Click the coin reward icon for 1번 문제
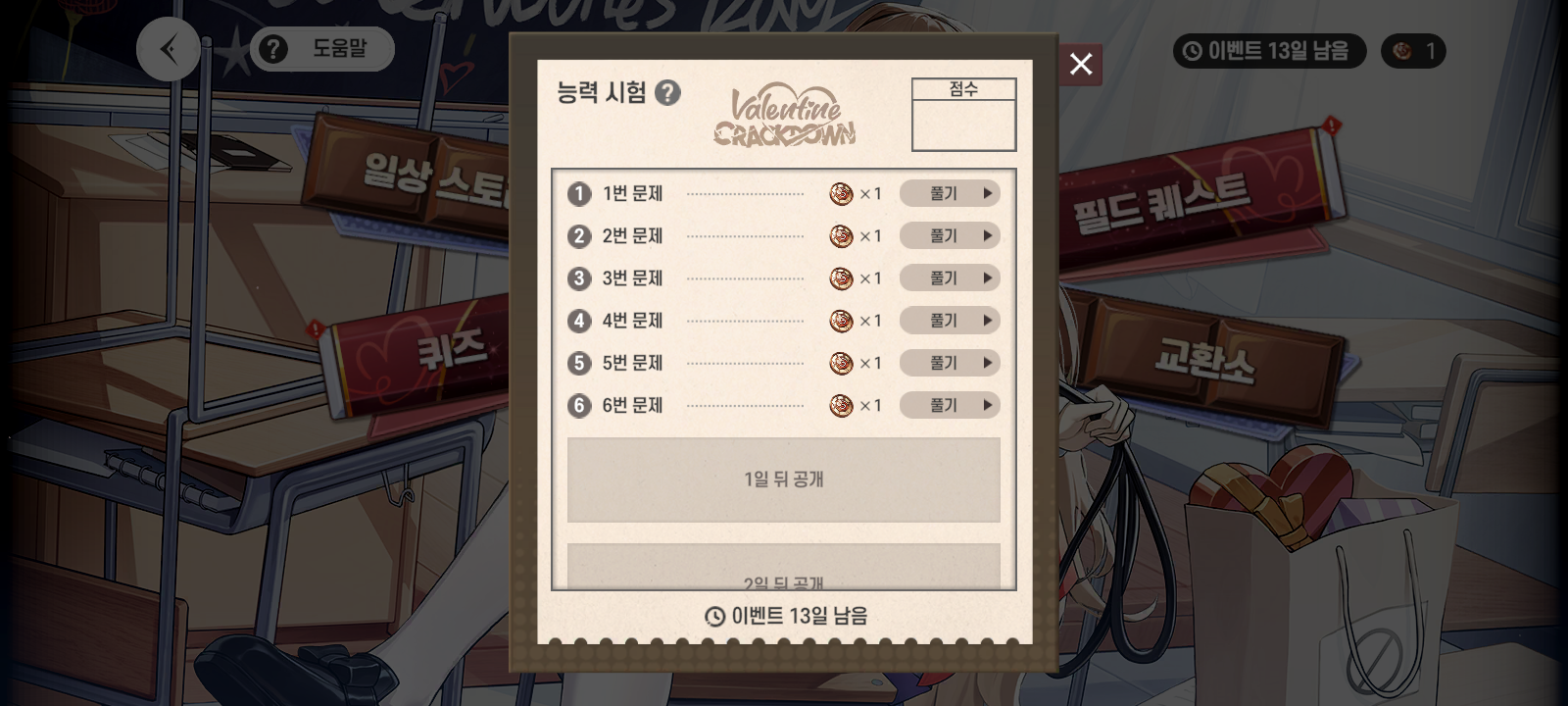This screenshot has width=1568, height=706. tap(841, 193)
